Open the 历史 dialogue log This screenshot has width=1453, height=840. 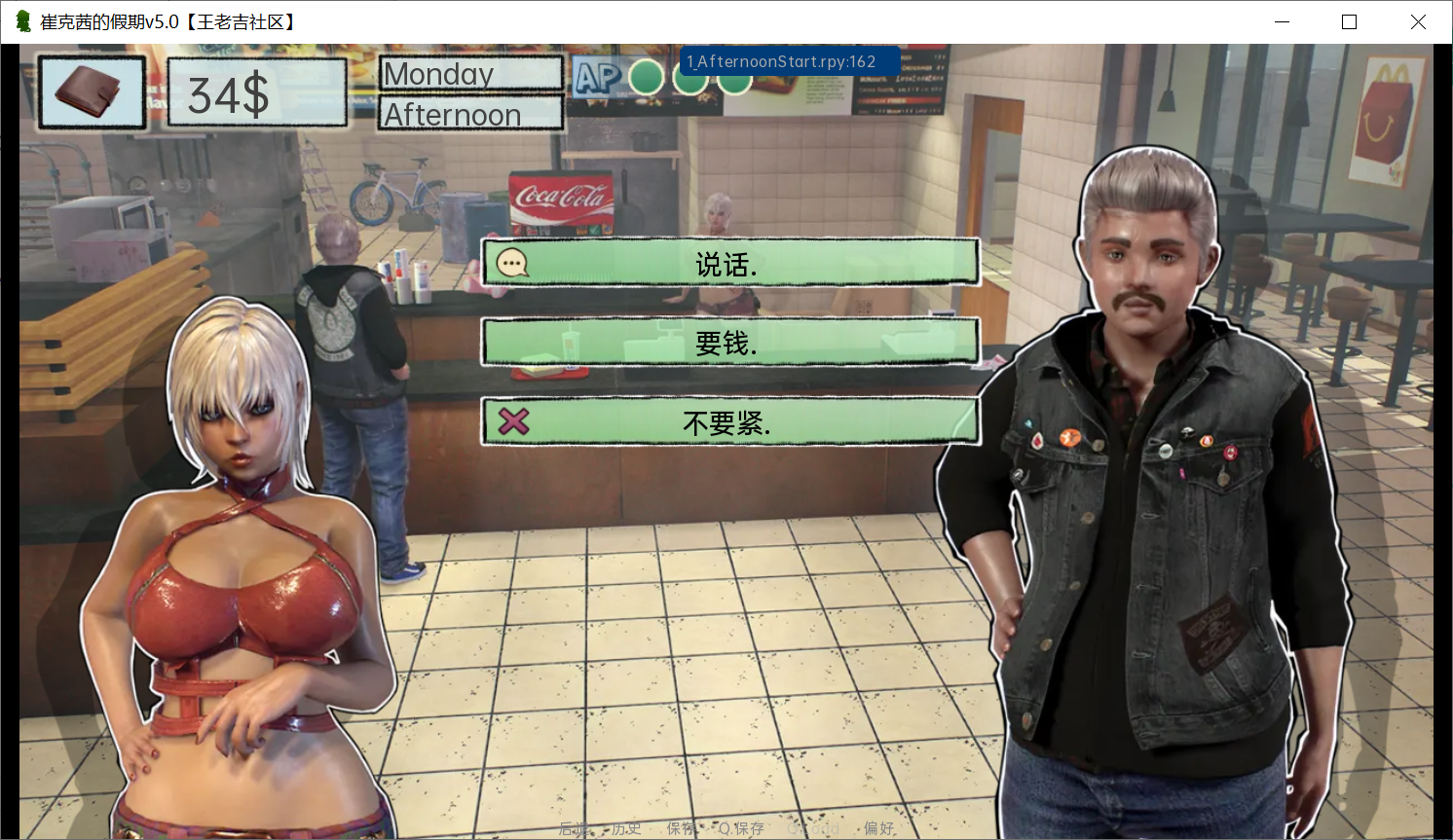coord(626,828)
